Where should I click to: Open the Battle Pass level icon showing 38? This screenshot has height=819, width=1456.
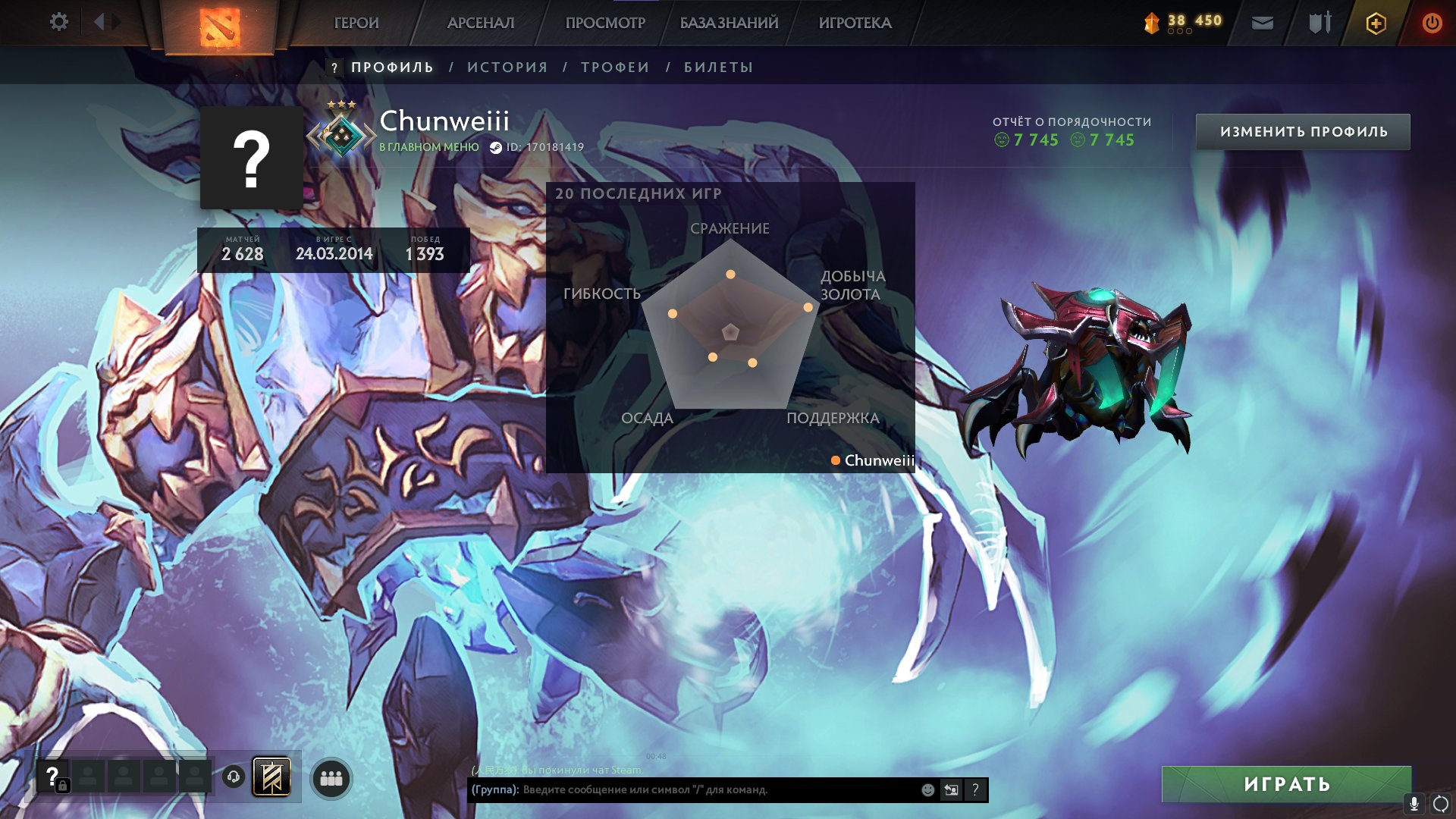tap(1150, 22)
